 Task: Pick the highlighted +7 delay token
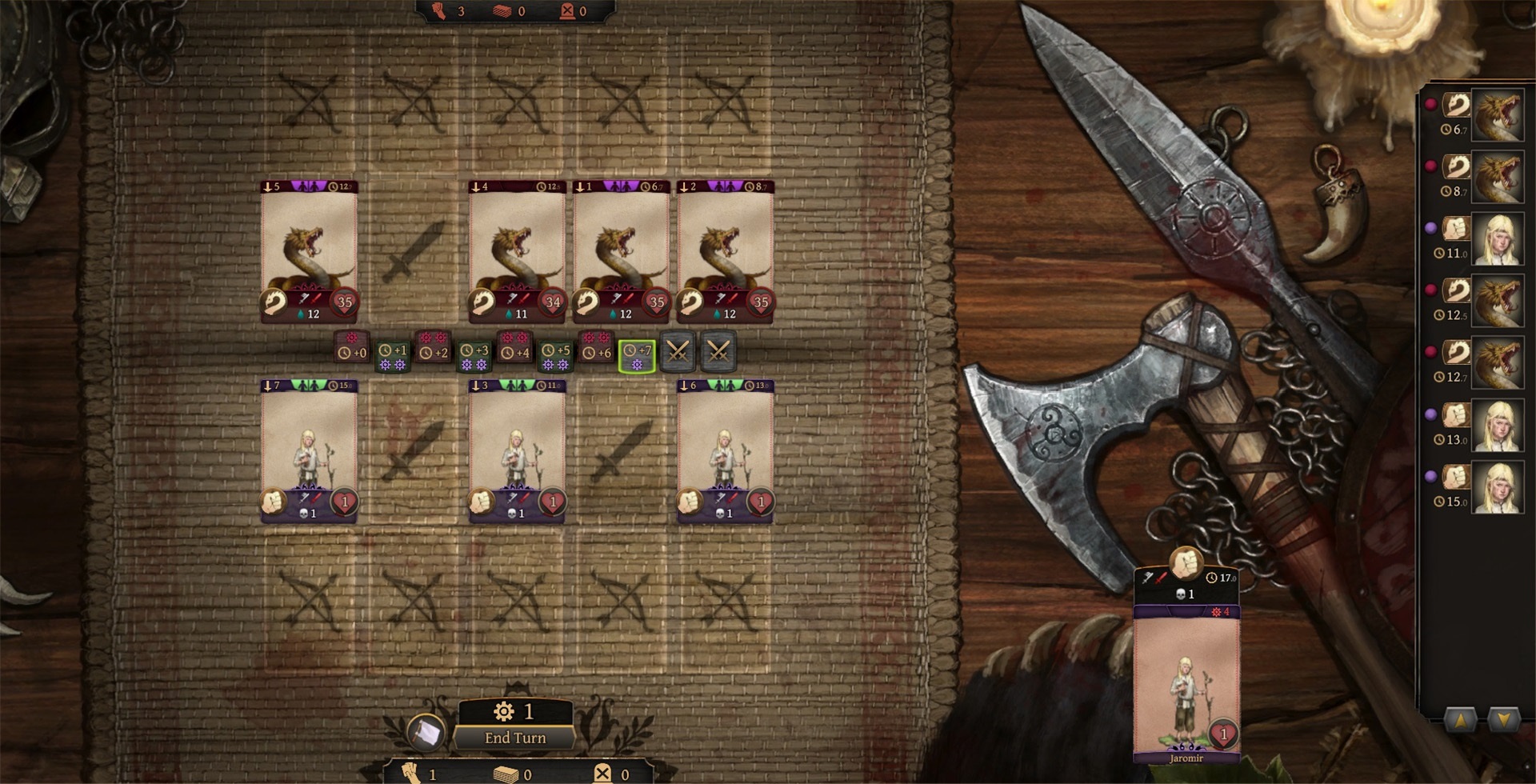(x=637, y=356)
